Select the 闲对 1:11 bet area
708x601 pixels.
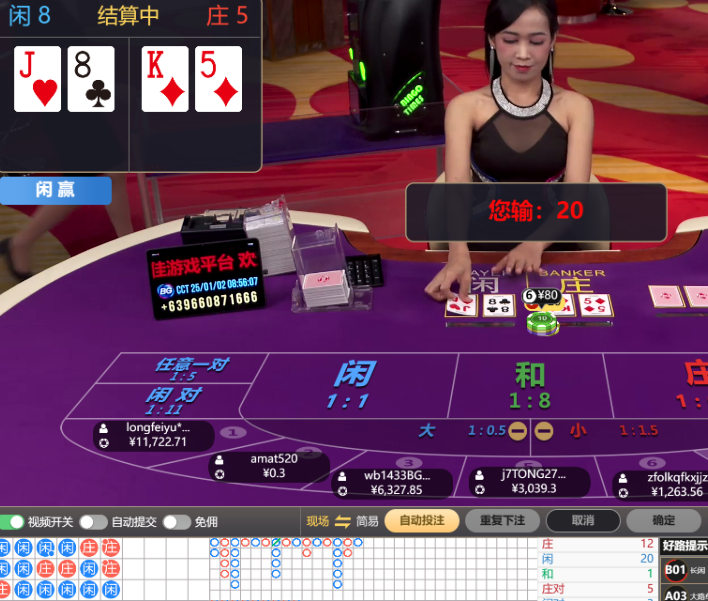tap(172, 399)
